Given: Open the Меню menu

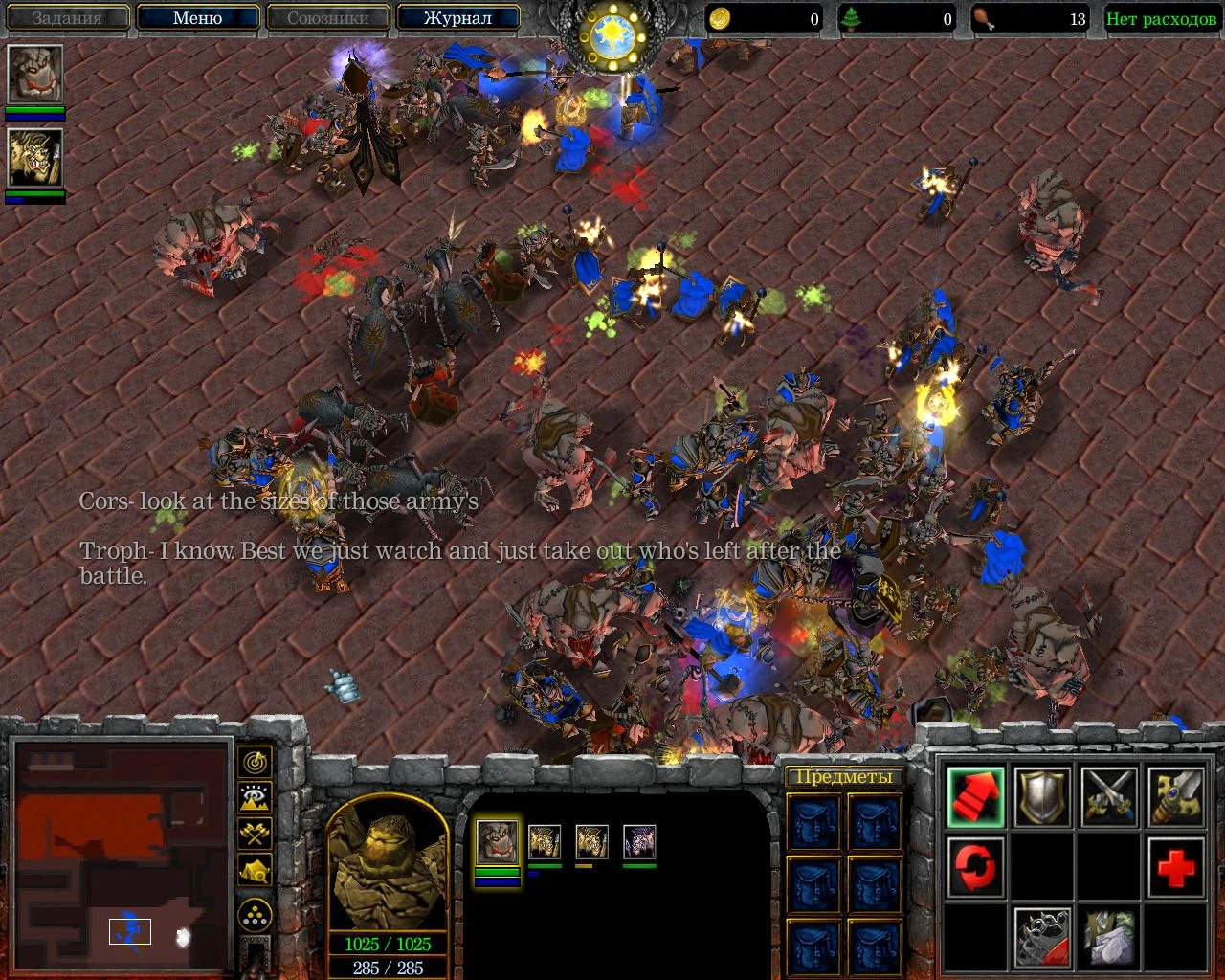Looking at the screenshot, I should coord(198,17).
